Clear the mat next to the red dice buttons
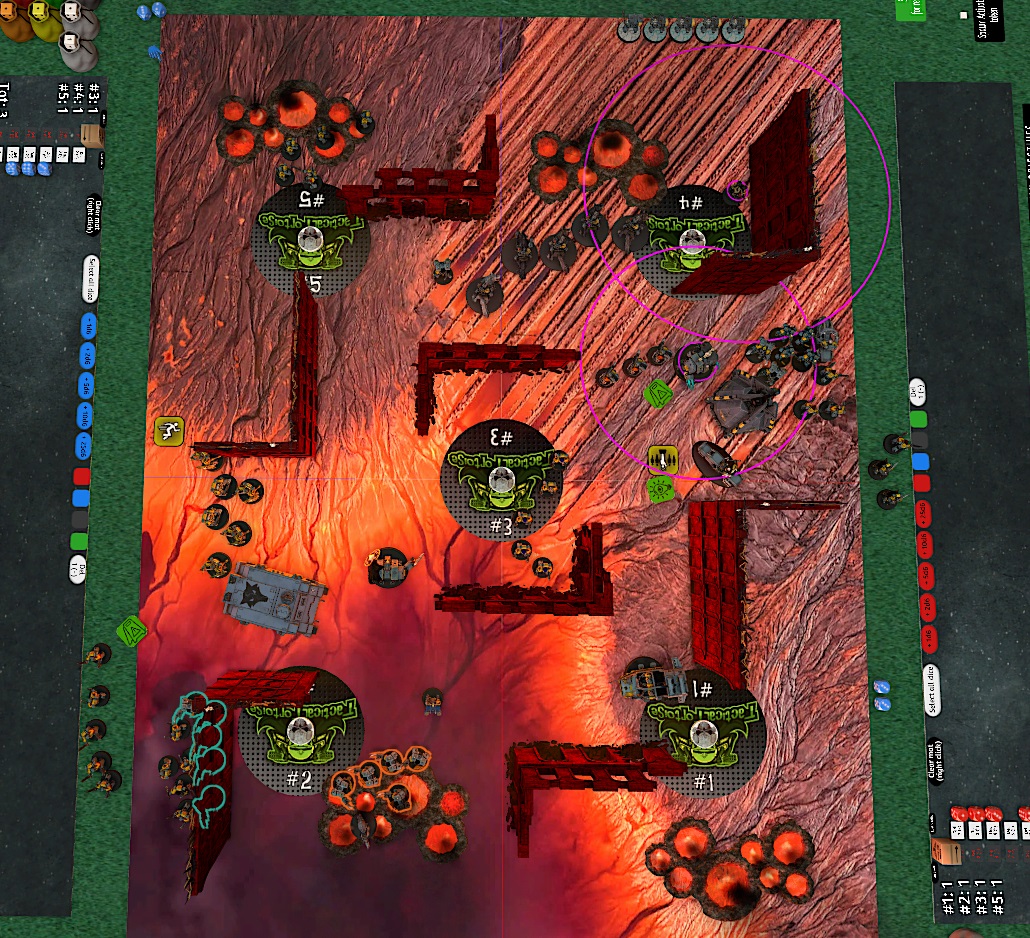This screenshot has height=938, width=1030. pyautogui.click(x=936, y=760)
